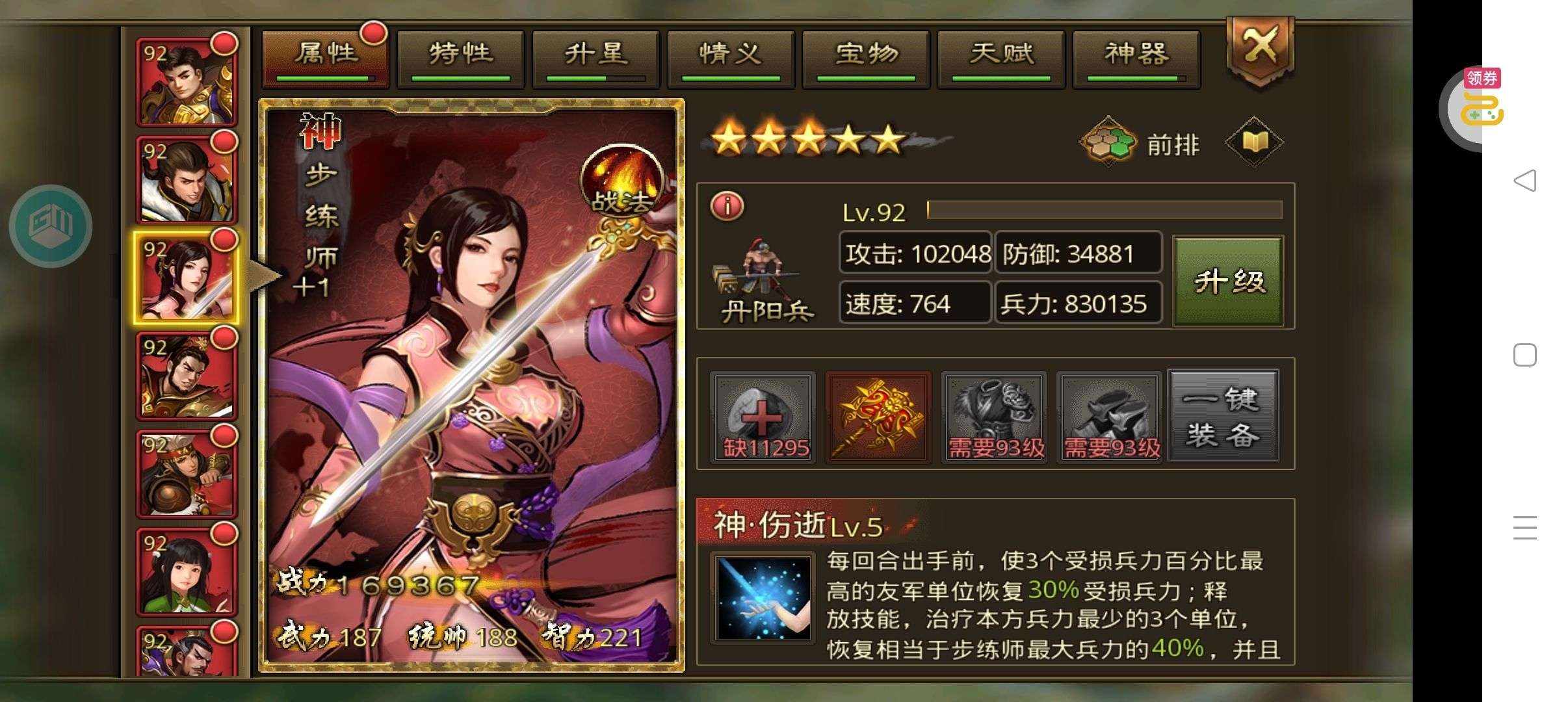Click the red info icon
The image size is (1568, 702).
727,207
